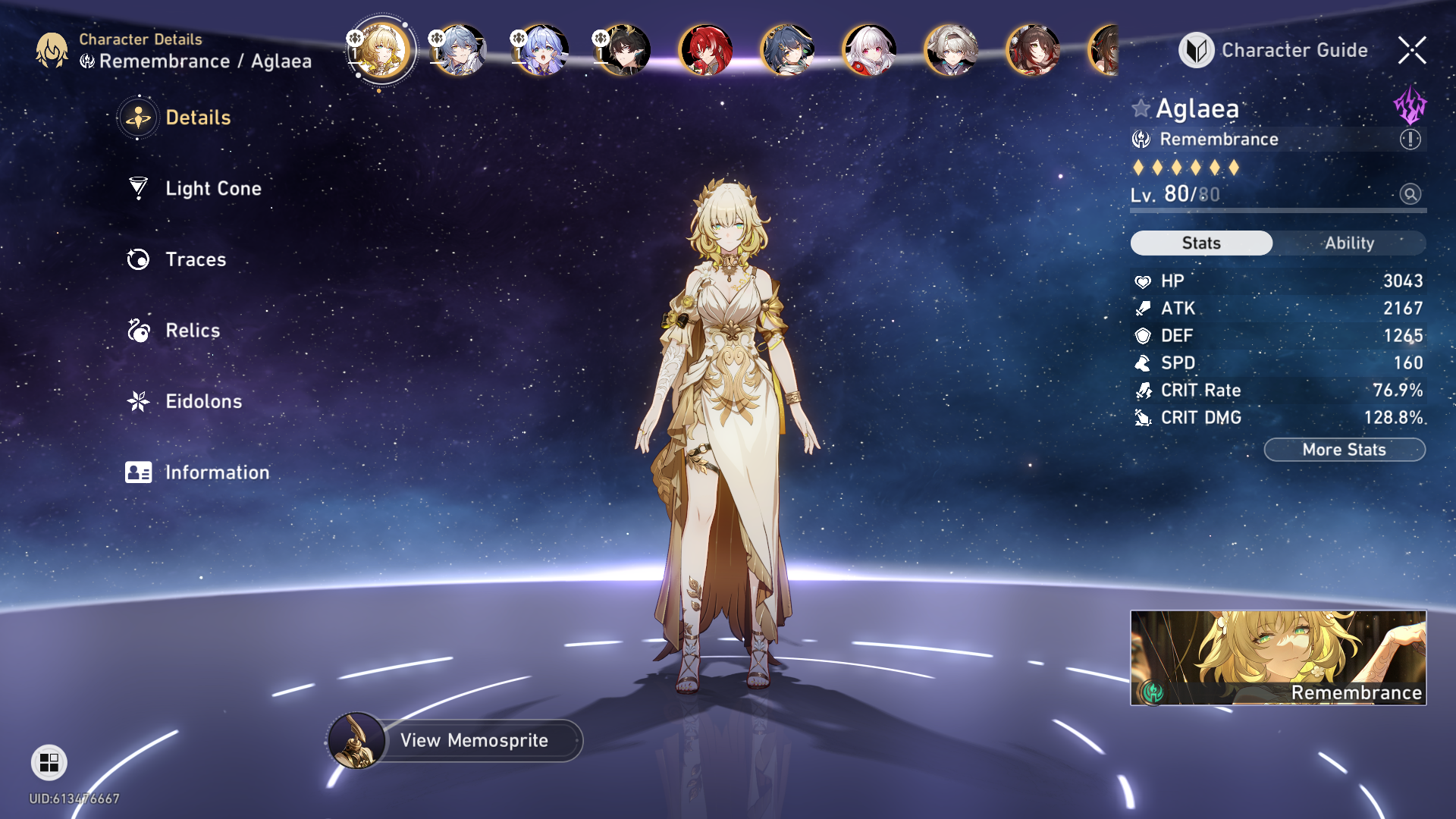Screen dimensions: 1456x819
Task: Close the character details screen
Action: tap(1412, 50)
